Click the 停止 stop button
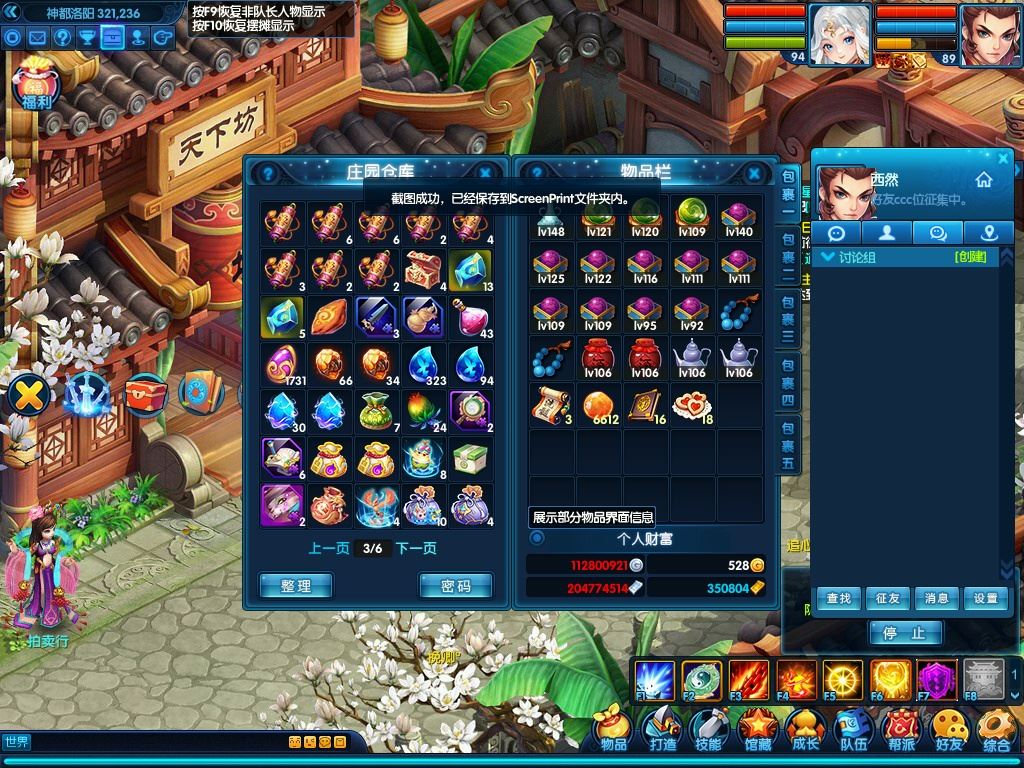Viewport: 1024px width, 768px height. pos(906,632)
